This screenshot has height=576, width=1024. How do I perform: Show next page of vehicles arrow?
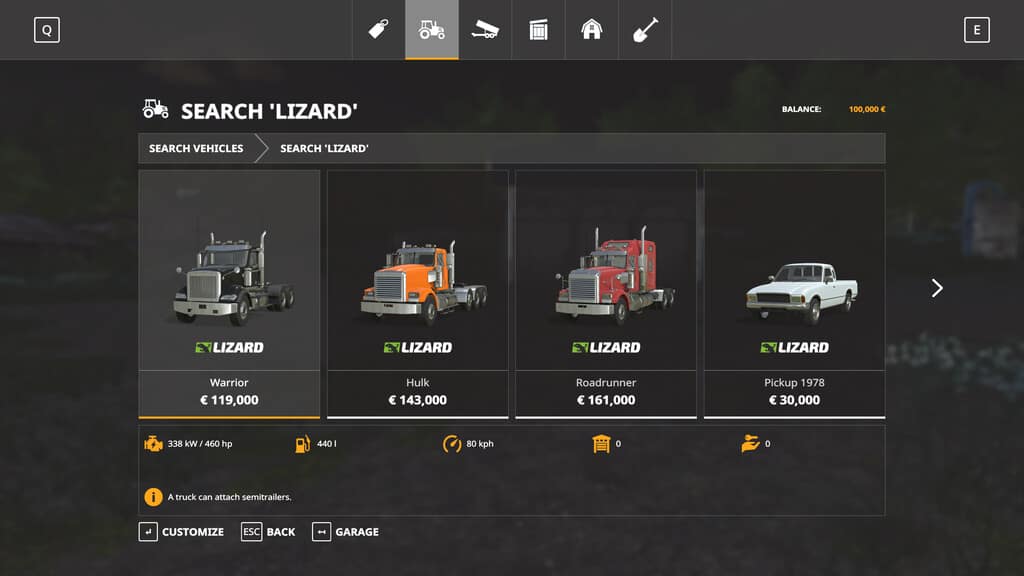point(937,288)
